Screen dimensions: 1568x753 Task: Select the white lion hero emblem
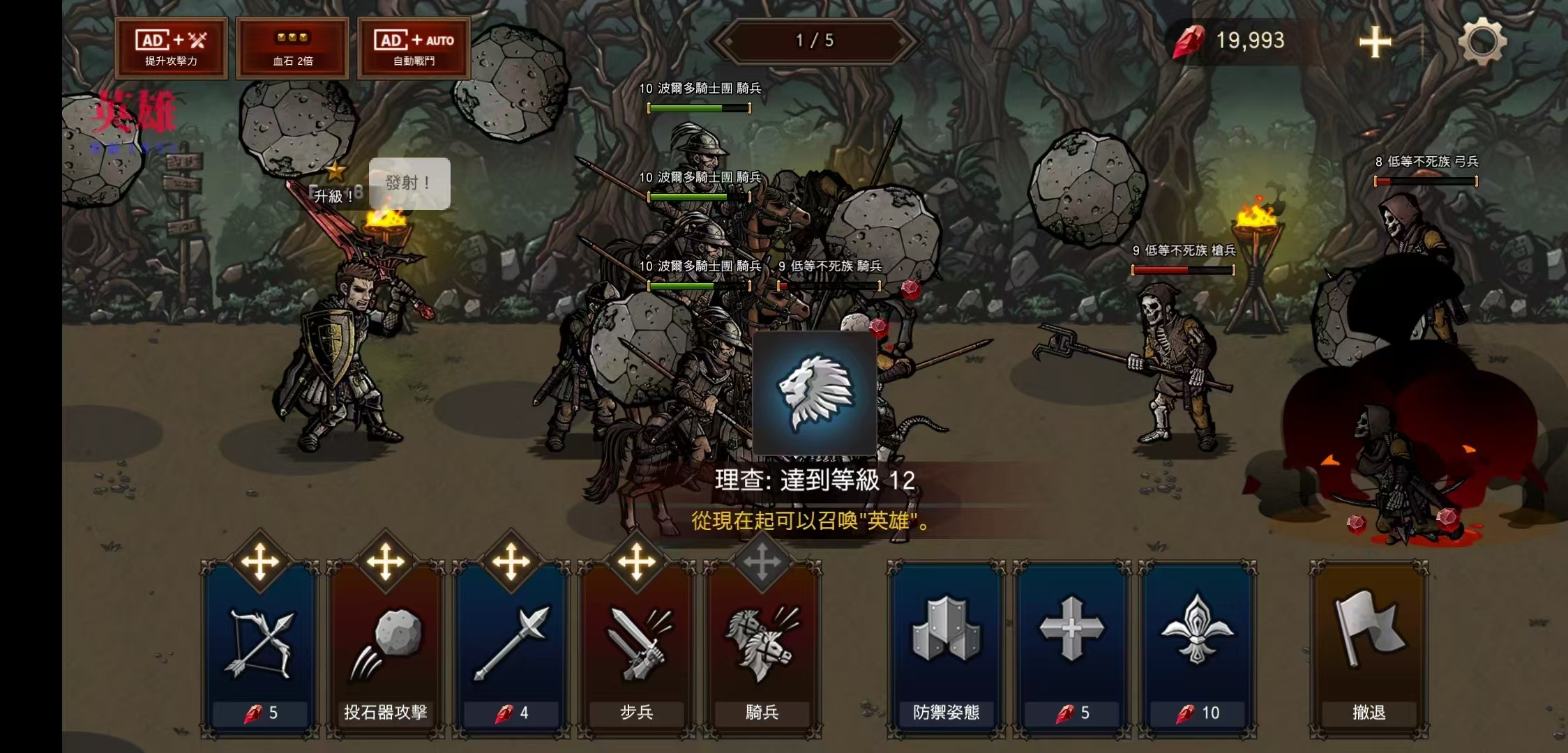tap(815, 393)
